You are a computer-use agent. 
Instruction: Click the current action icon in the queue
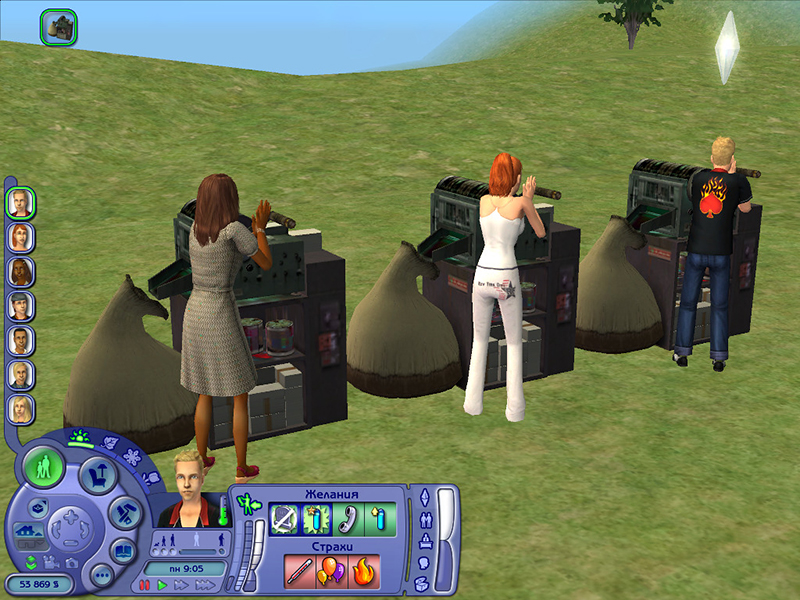click(58, 26)
